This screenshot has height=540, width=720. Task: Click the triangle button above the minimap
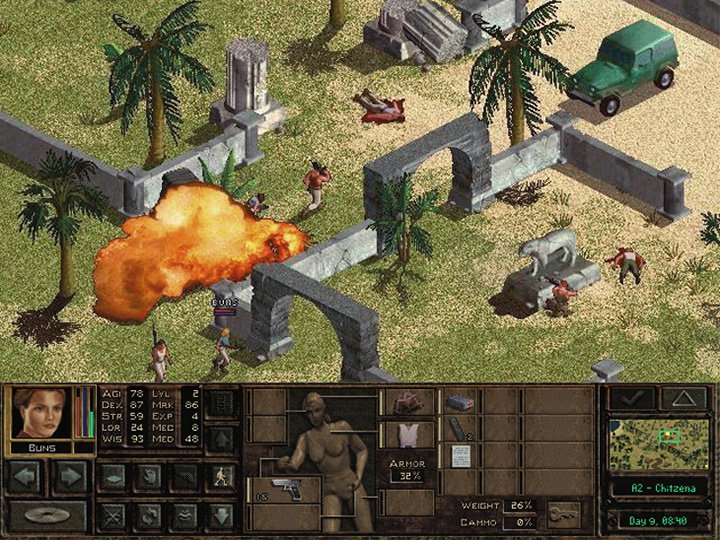click(x=683, y=398)
